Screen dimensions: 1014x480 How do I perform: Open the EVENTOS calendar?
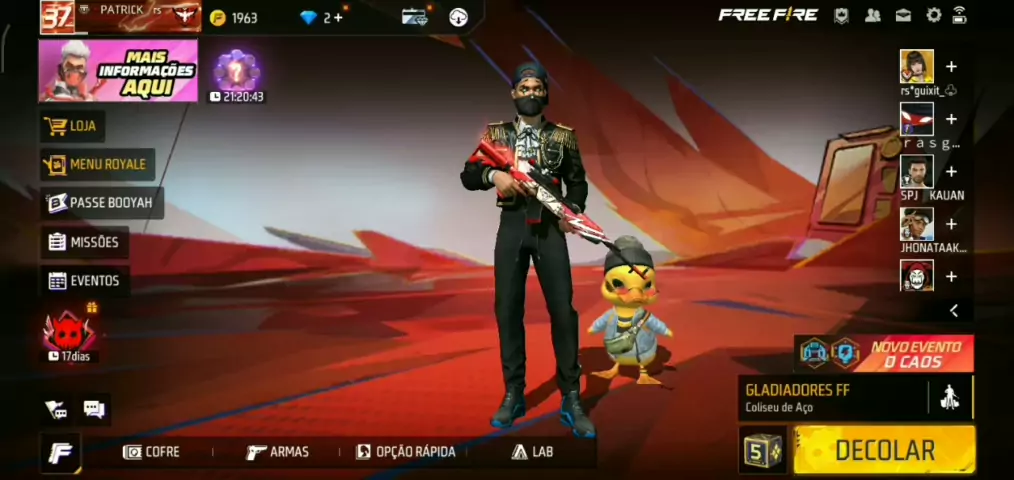click(x=84, y=281)
